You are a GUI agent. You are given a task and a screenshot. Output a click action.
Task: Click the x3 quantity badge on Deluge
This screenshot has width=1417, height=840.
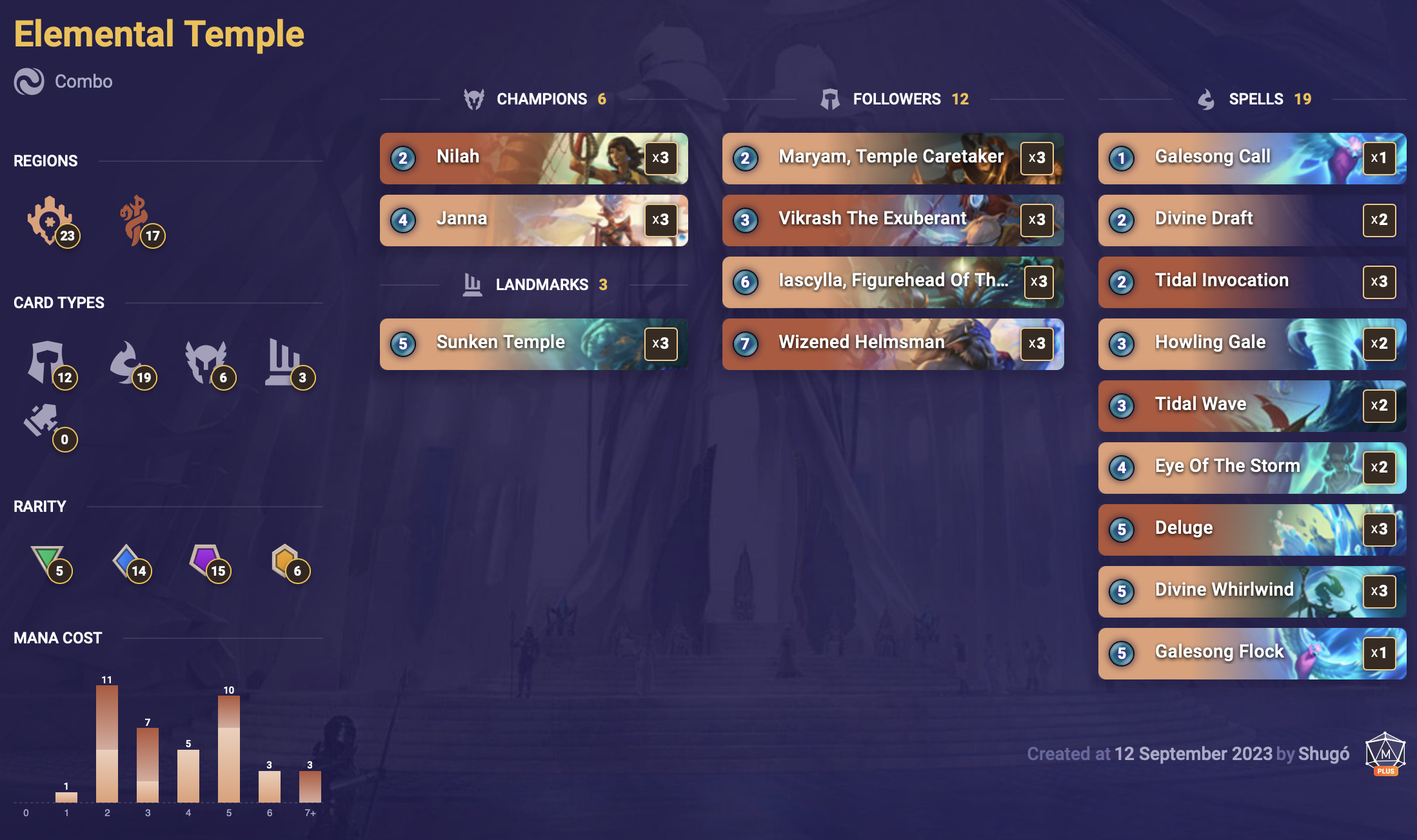pos(1379,529)
